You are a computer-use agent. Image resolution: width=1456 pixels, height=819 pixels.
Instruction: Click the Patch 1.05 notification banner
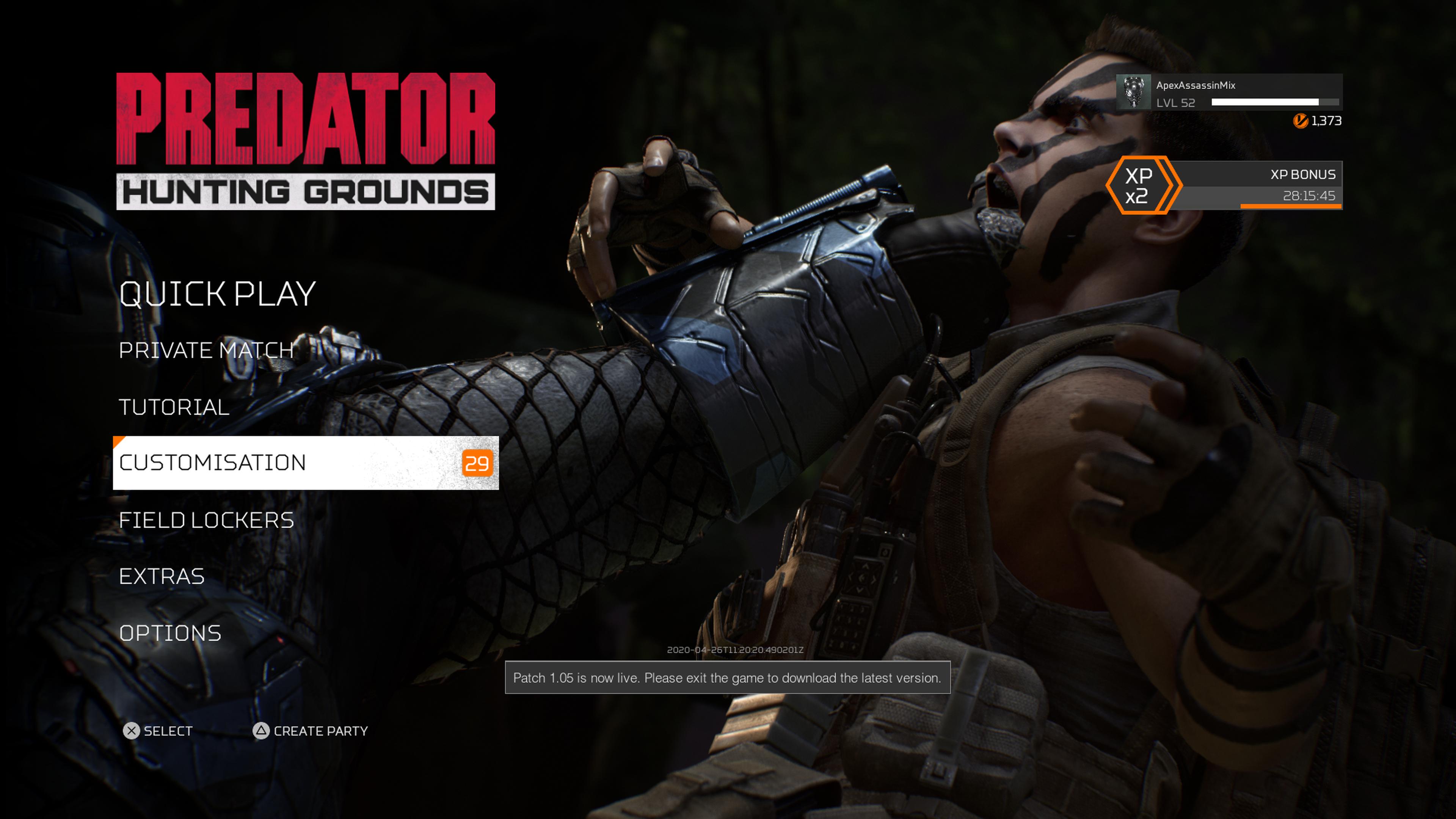pyautogui.click(x=727, y=678)
